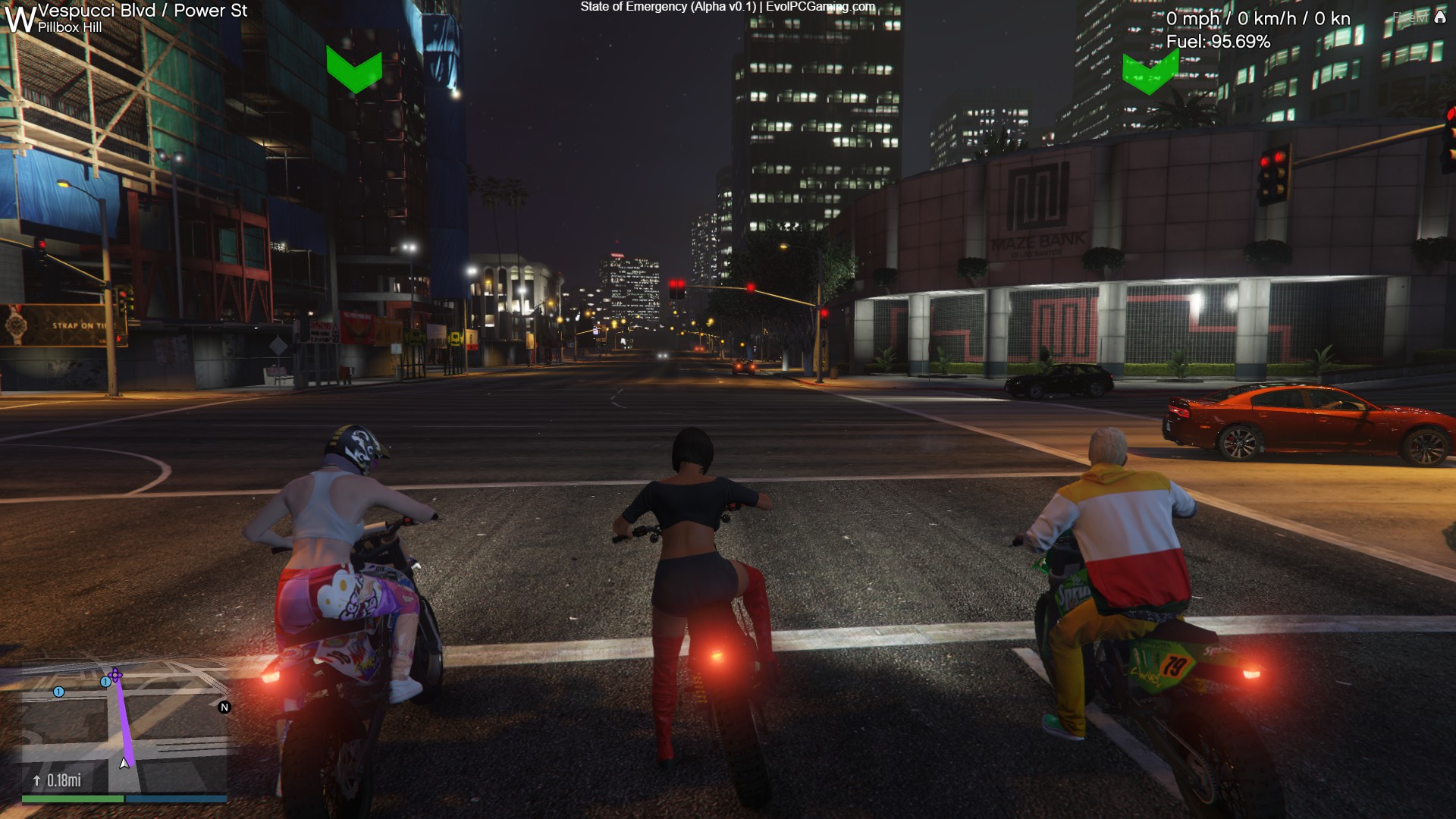Select the white player arrow on minimap
The width and height of the screenshot is (1456, 819).
click(124, 763)
